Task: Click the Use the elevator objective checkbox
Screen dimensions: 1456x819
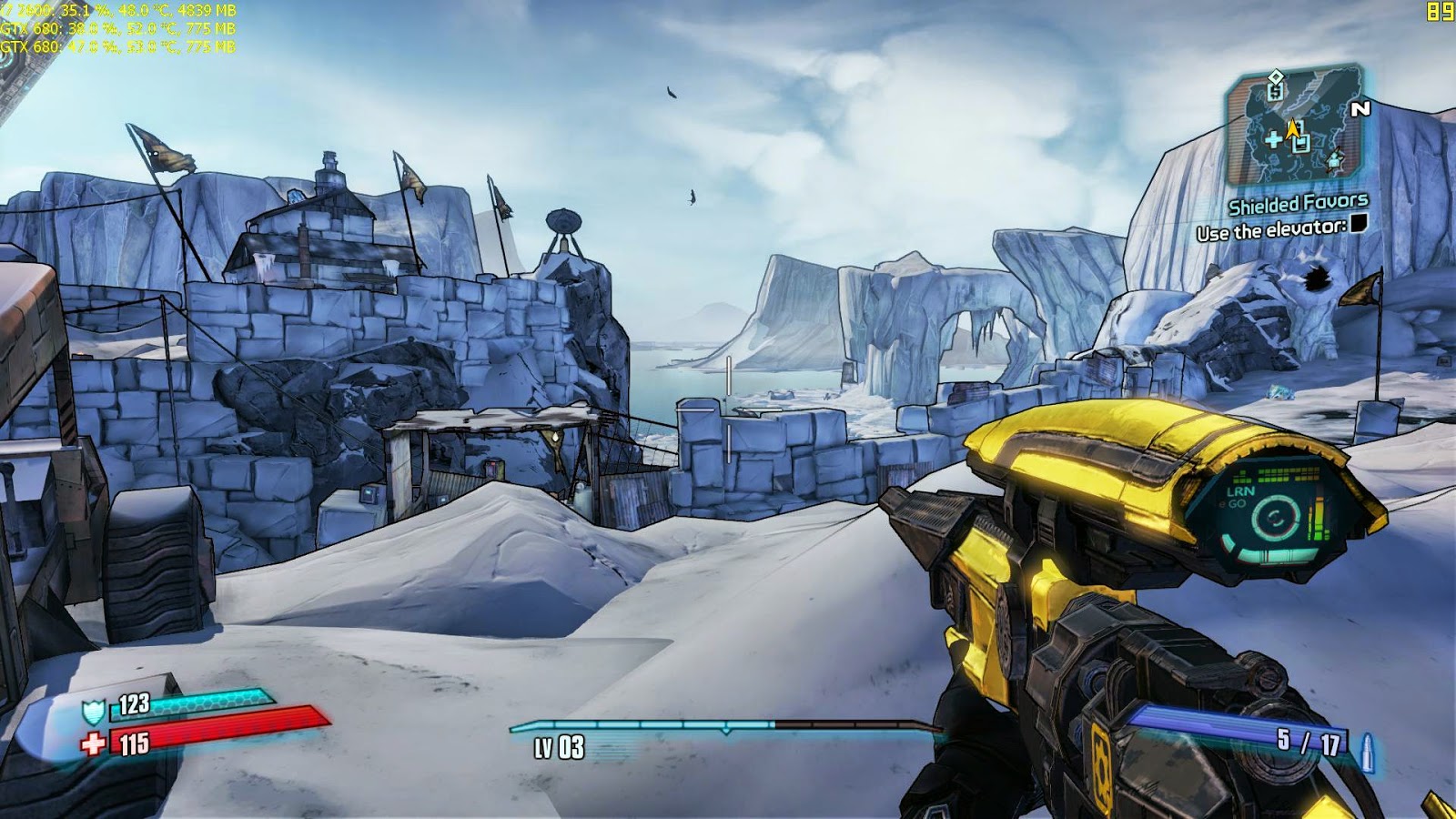Action: (1358, 224)
